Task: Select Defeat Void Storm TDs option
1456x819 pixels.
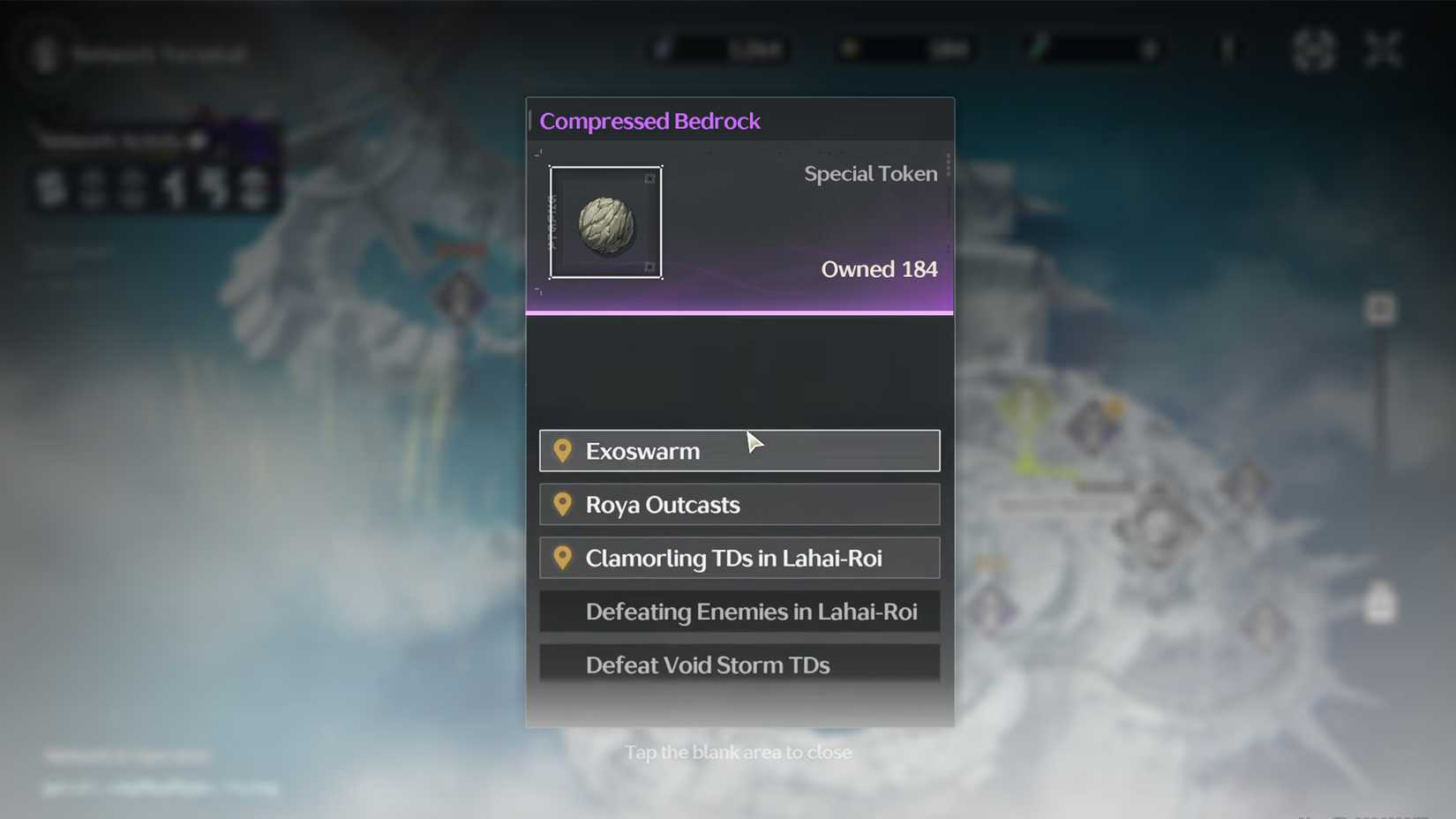Action: (739, 665)
